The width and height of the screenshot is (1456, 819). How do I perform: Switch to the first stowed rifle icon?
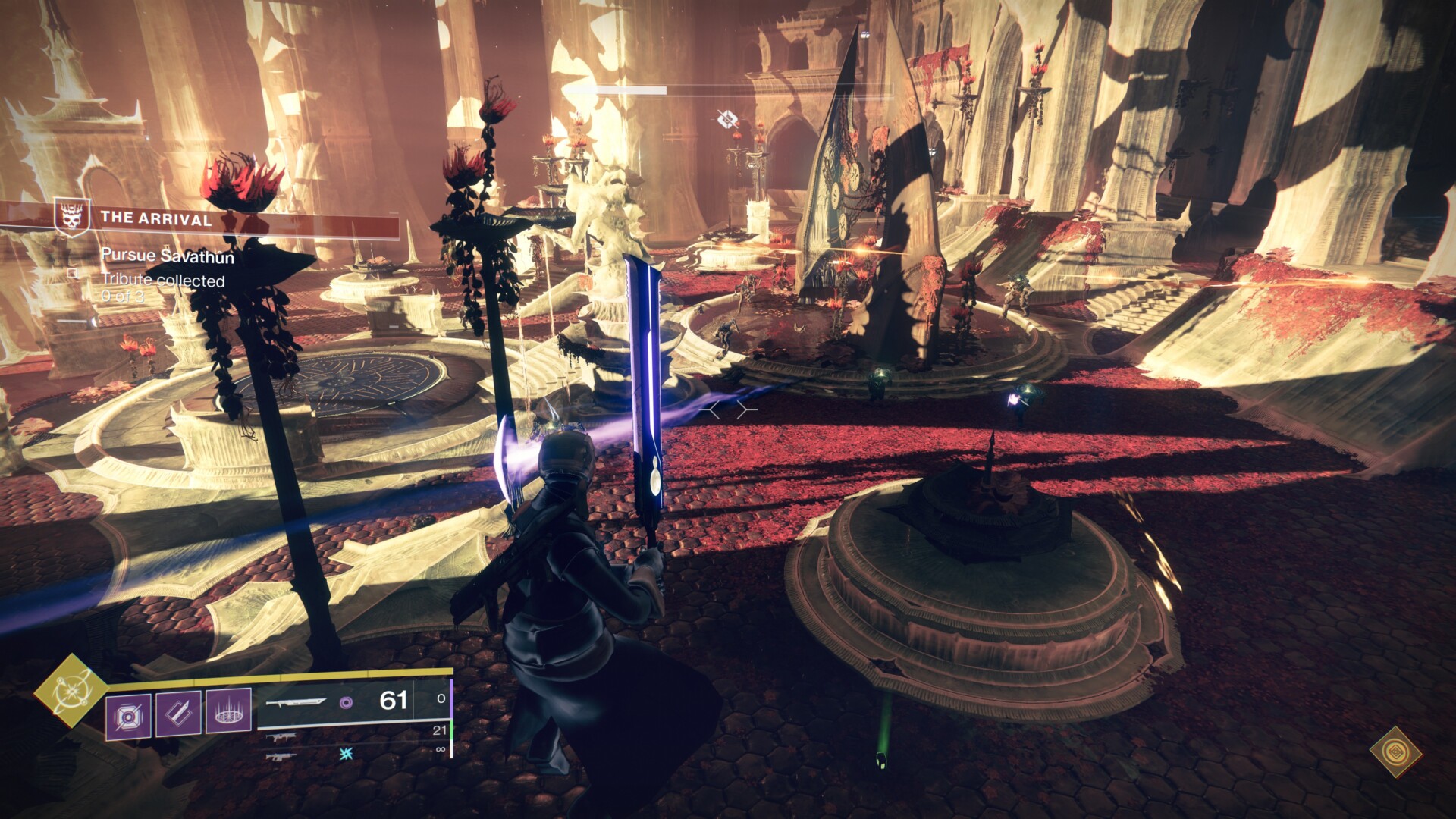pyautogui.click(x=281, y=737)
